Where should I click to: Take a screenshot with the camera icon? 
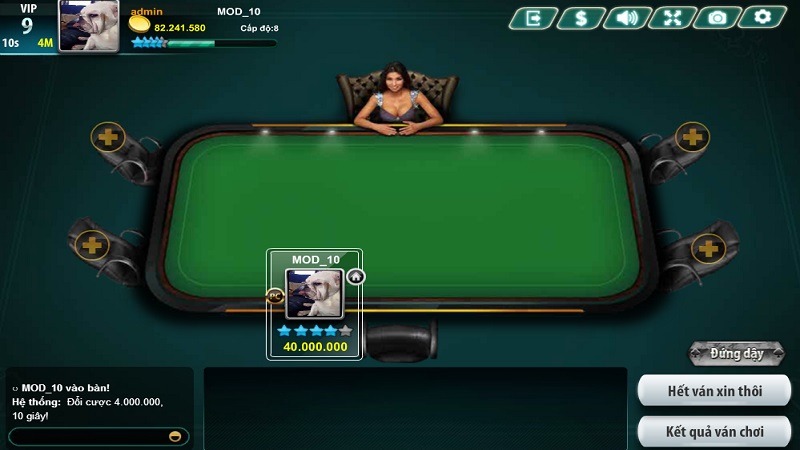(717, 17)
